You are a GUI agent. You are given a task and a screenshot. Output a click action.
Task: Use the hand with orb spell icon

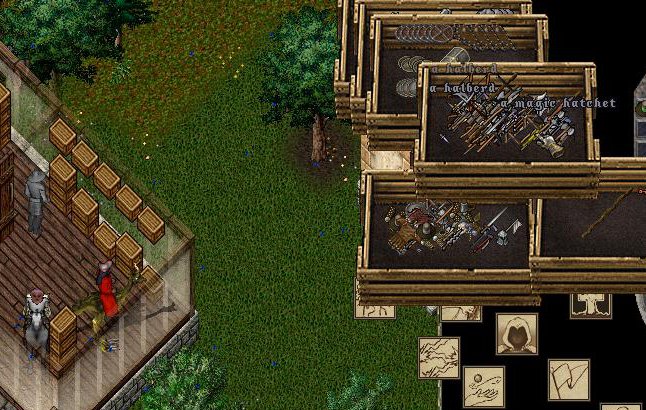tap(483, 385)
